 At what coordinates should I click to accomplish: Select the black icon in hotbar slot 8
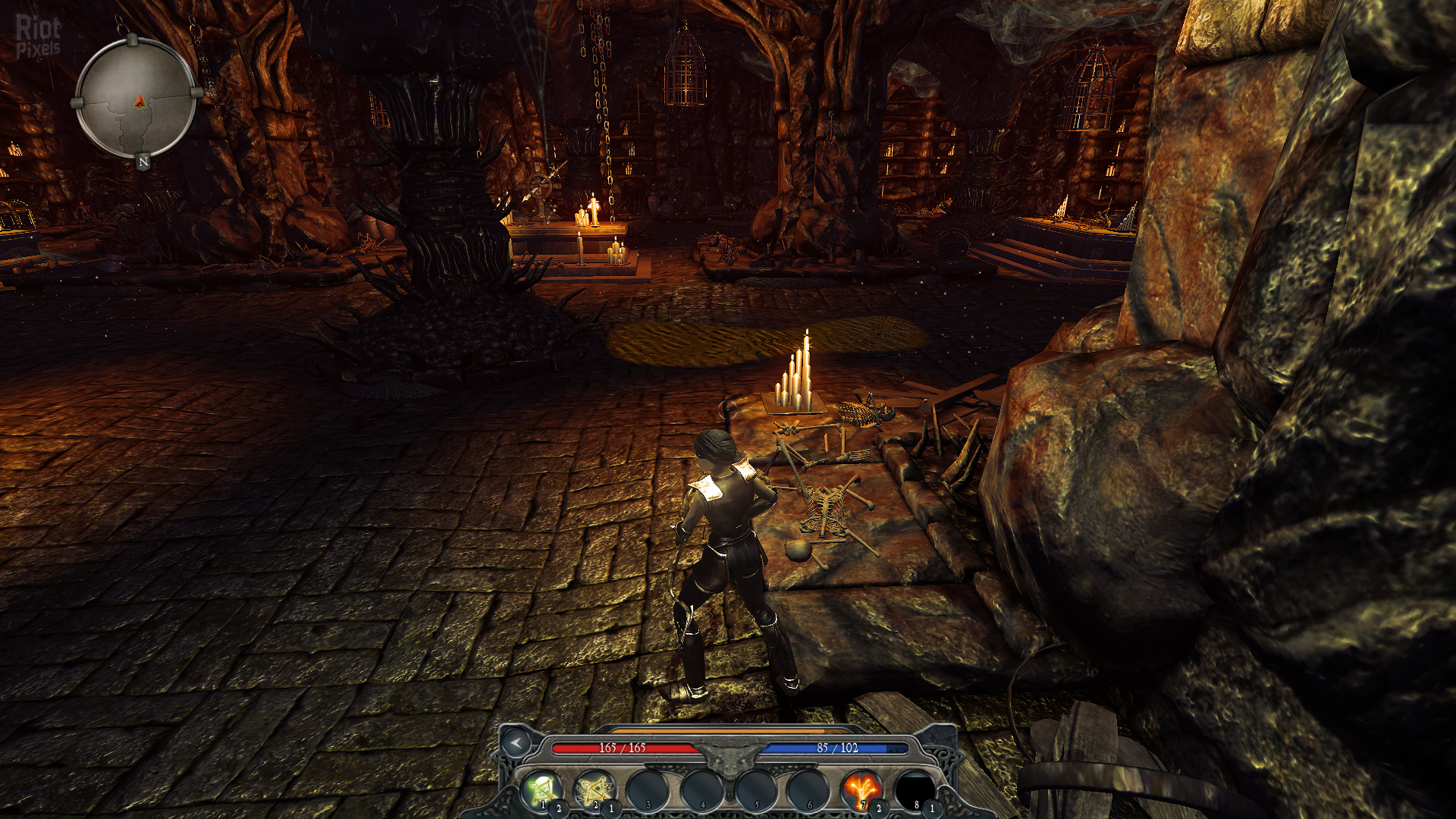tap(915, 789)
